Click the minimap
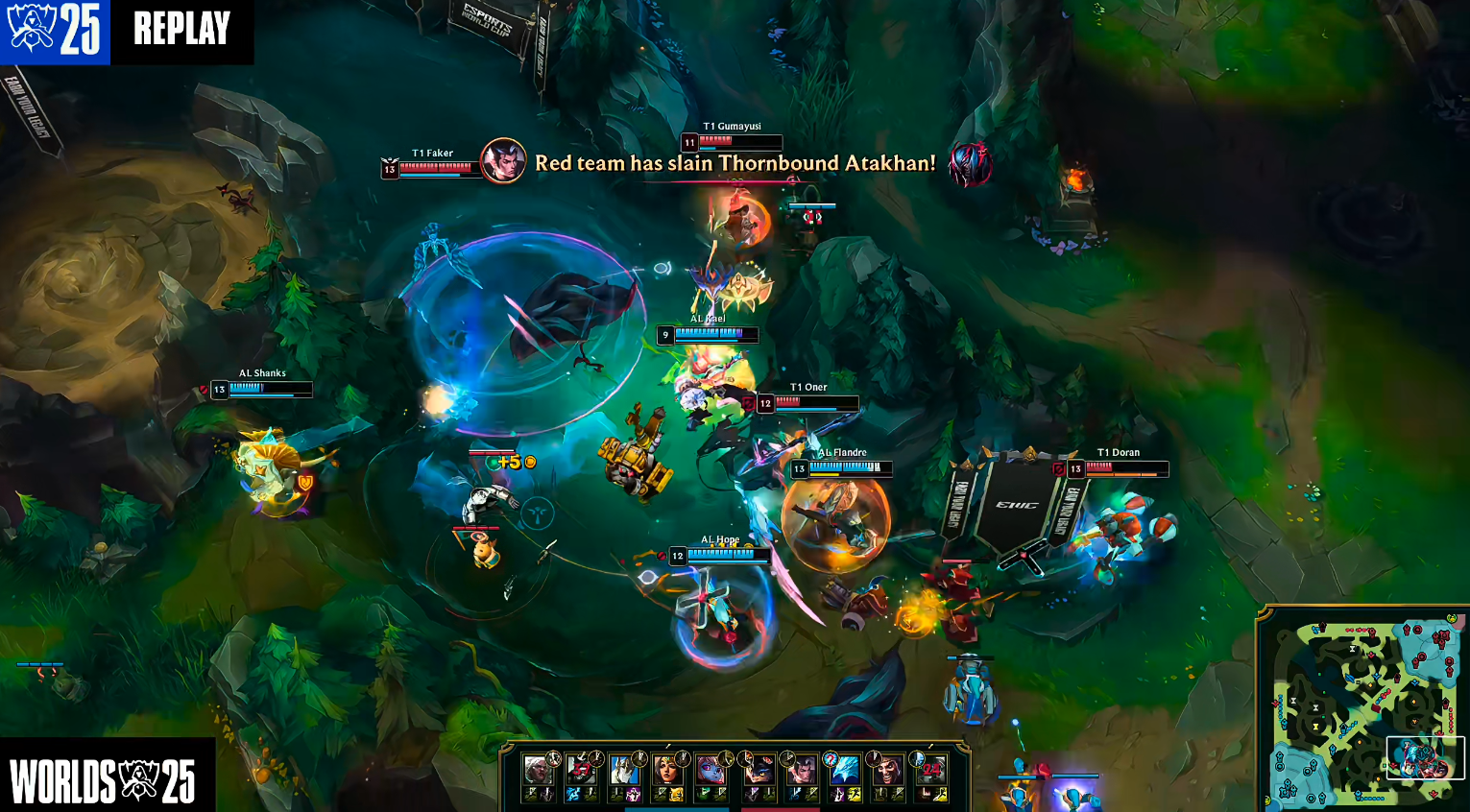This screenshot has height=812, width=1470. (x=1363, y=710)
